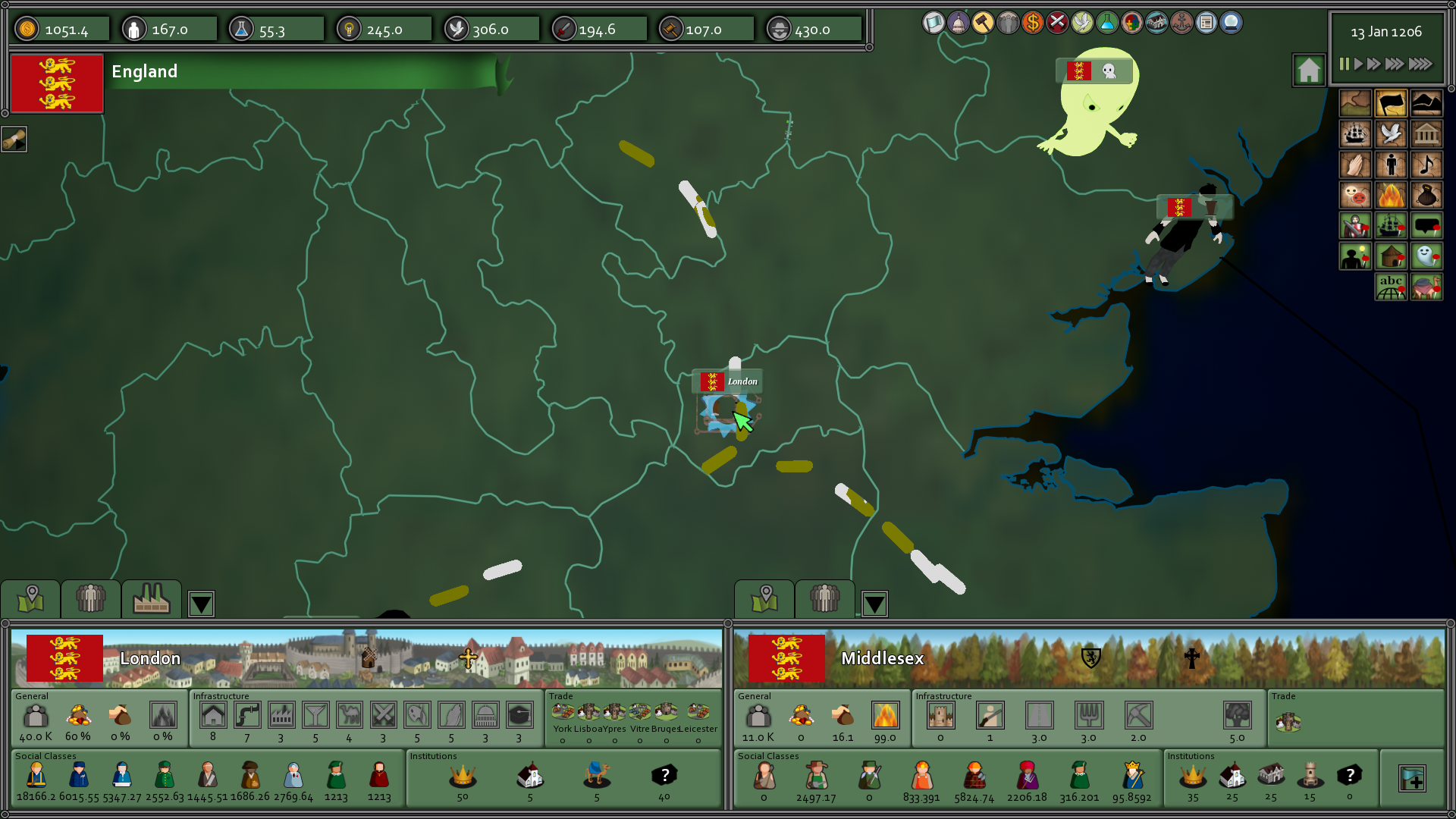The width and height of the screenshot is (1456, 819).
Task: Open the laws panel via the gavel icon
Action: coord(983,23)
